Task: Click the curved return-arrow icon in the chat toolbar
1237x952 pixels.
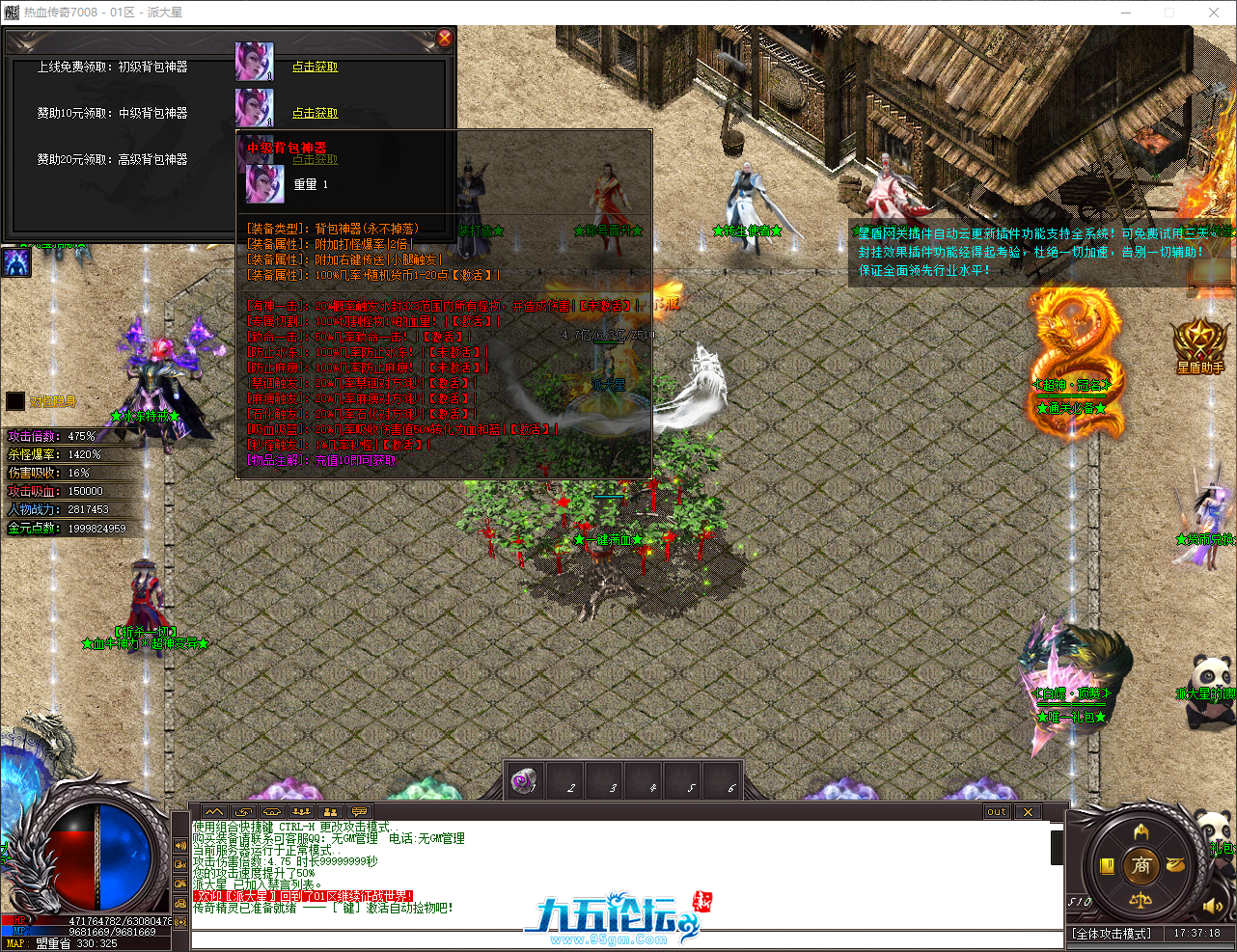Action: coord(243,813)
